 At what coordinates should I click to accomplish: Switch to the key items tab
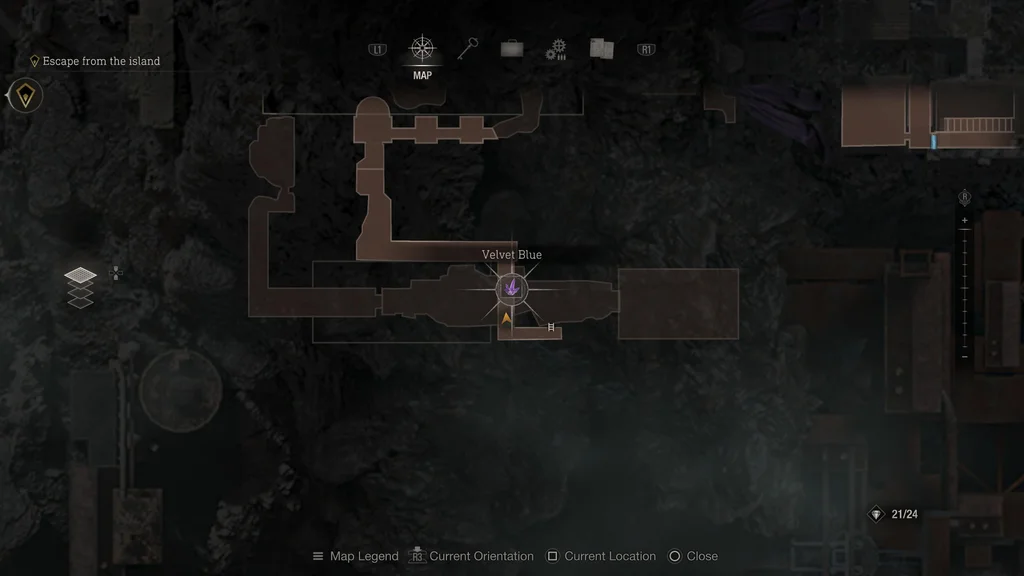(x=468, y=48)
